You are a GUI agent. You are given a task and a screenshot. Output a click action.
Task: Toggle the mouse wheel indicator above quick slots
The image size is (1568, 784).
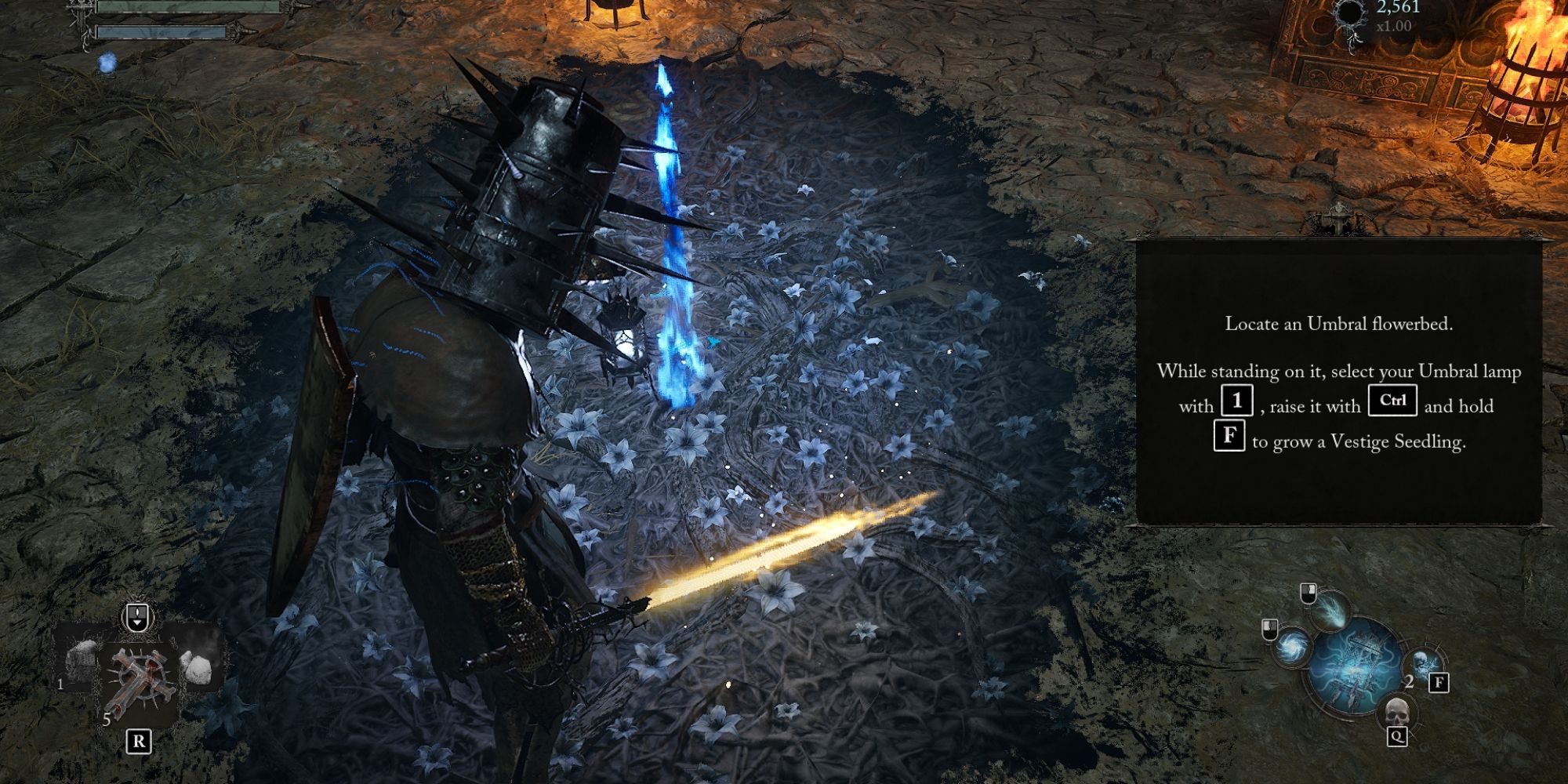pyautogui.click(x=136, y=616)
